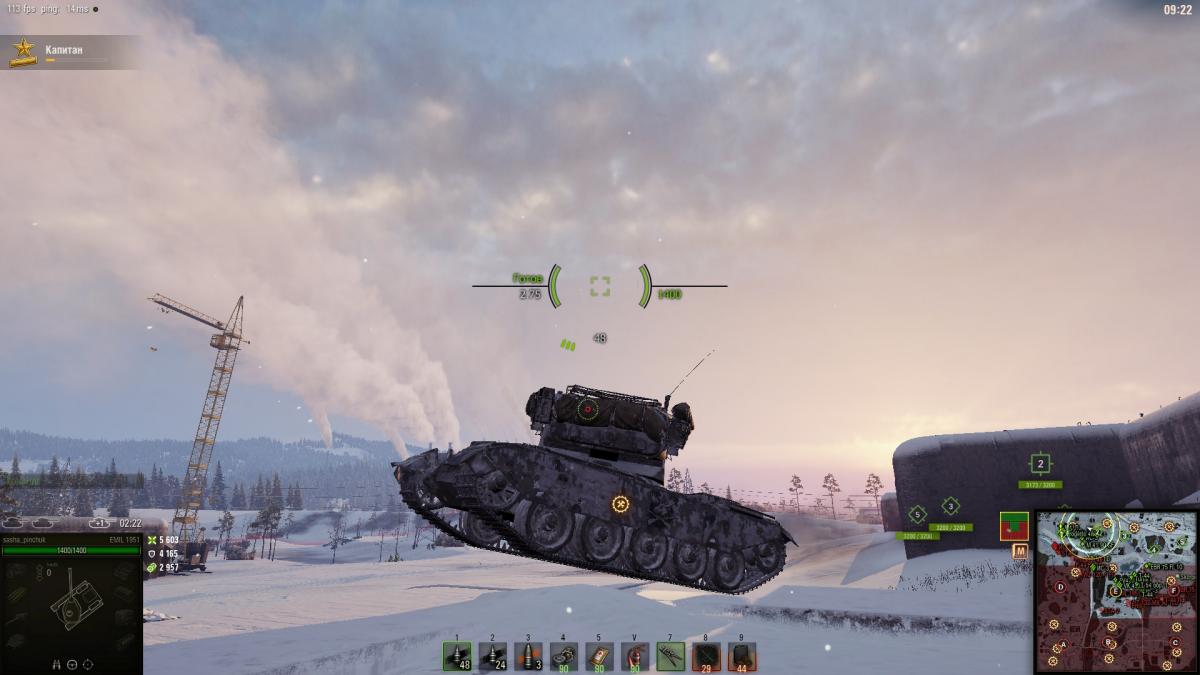Click the steering wheel icon on damage panel

click(x=71, y=663)
